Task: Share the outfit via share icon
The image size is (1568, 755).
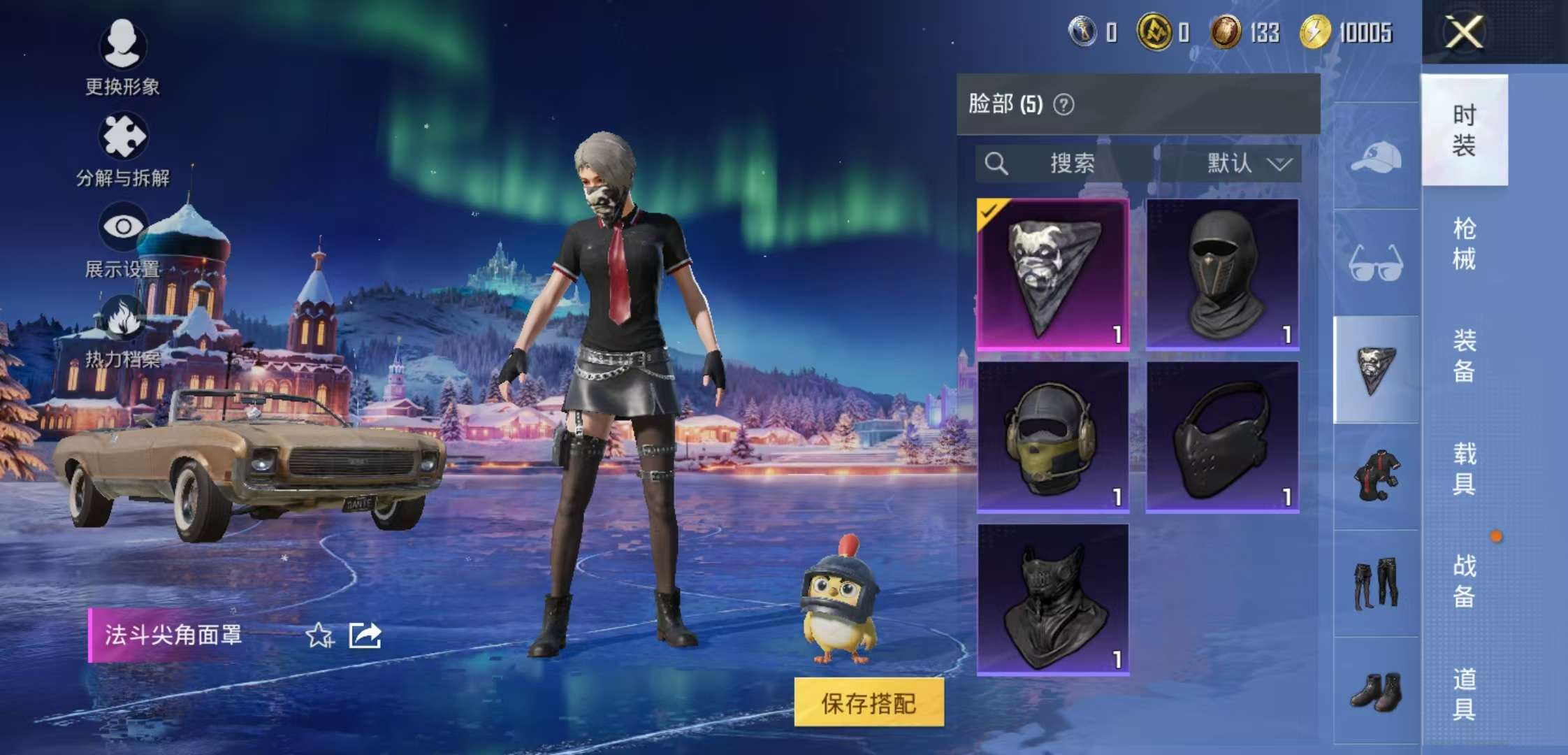Action: pyautogui.click(x=365, y=635)
